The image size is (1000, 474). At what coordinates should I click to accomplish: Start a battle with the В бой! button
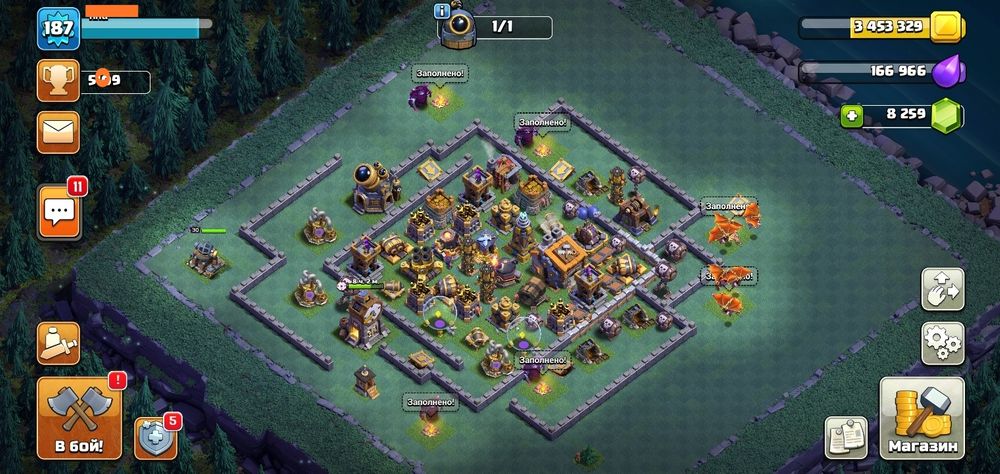coord(79,417)
